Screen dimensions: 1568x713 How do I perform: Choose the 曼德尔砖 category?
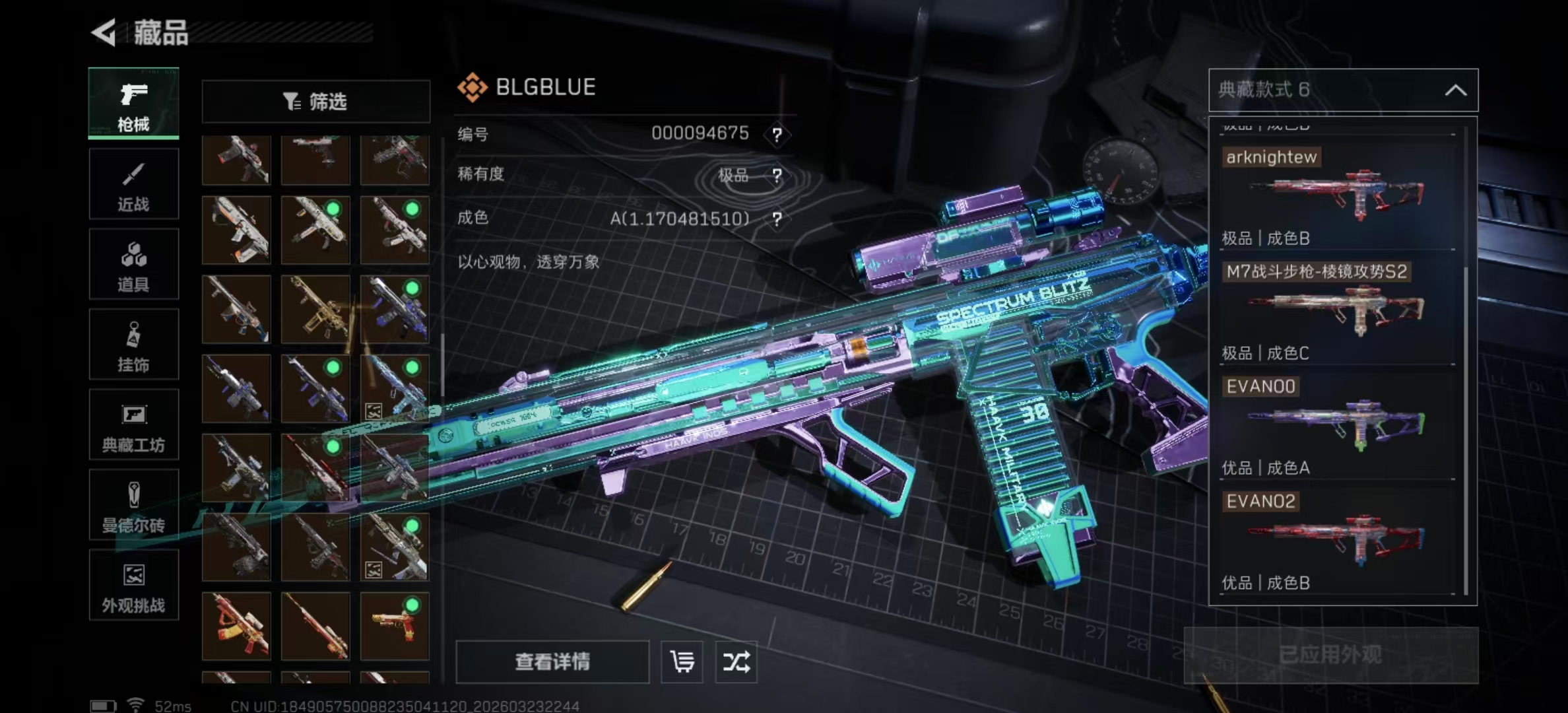pyautogui.click(x=133, y=506)
